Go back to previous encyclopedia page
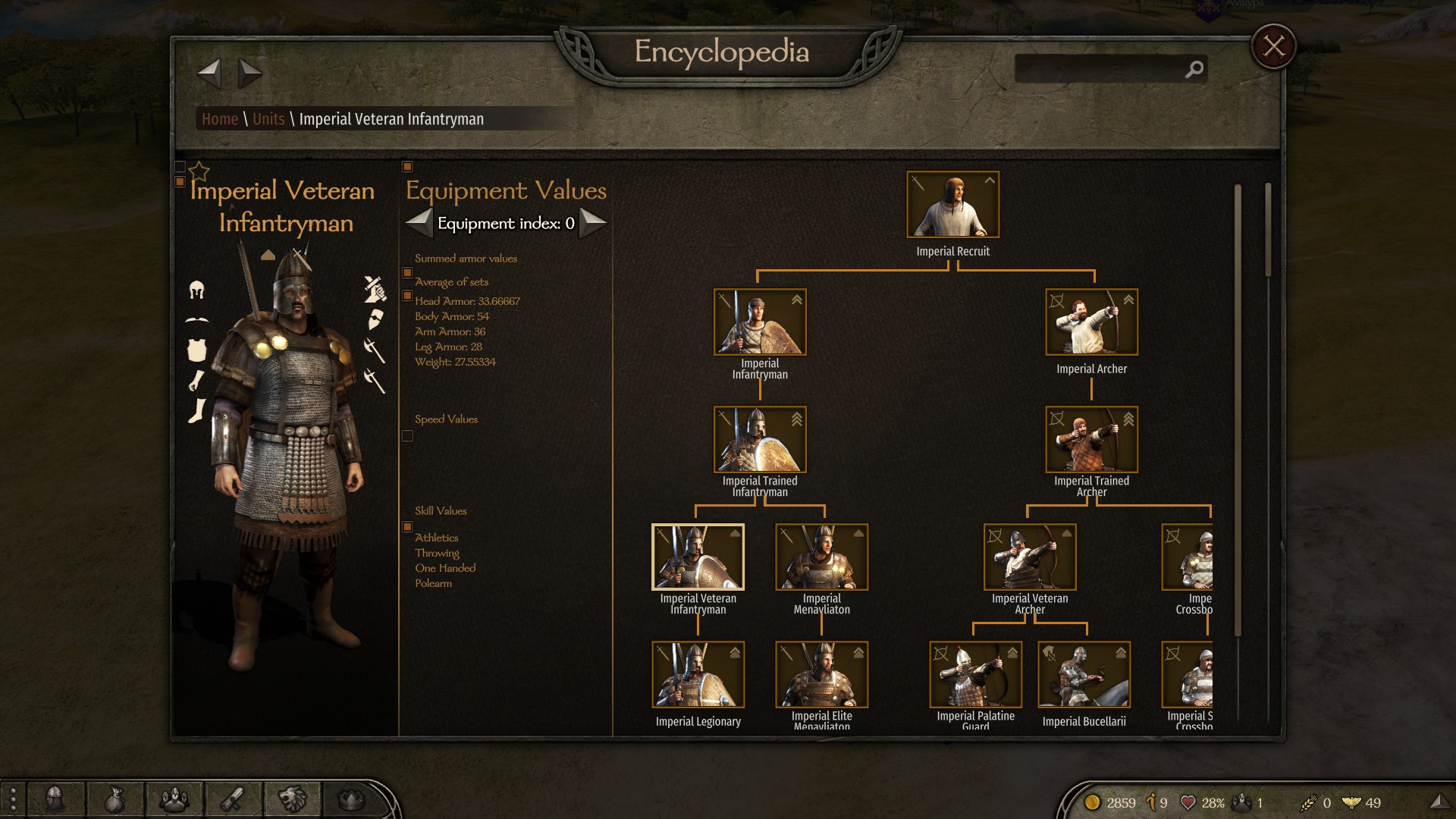 pos(209,74)
